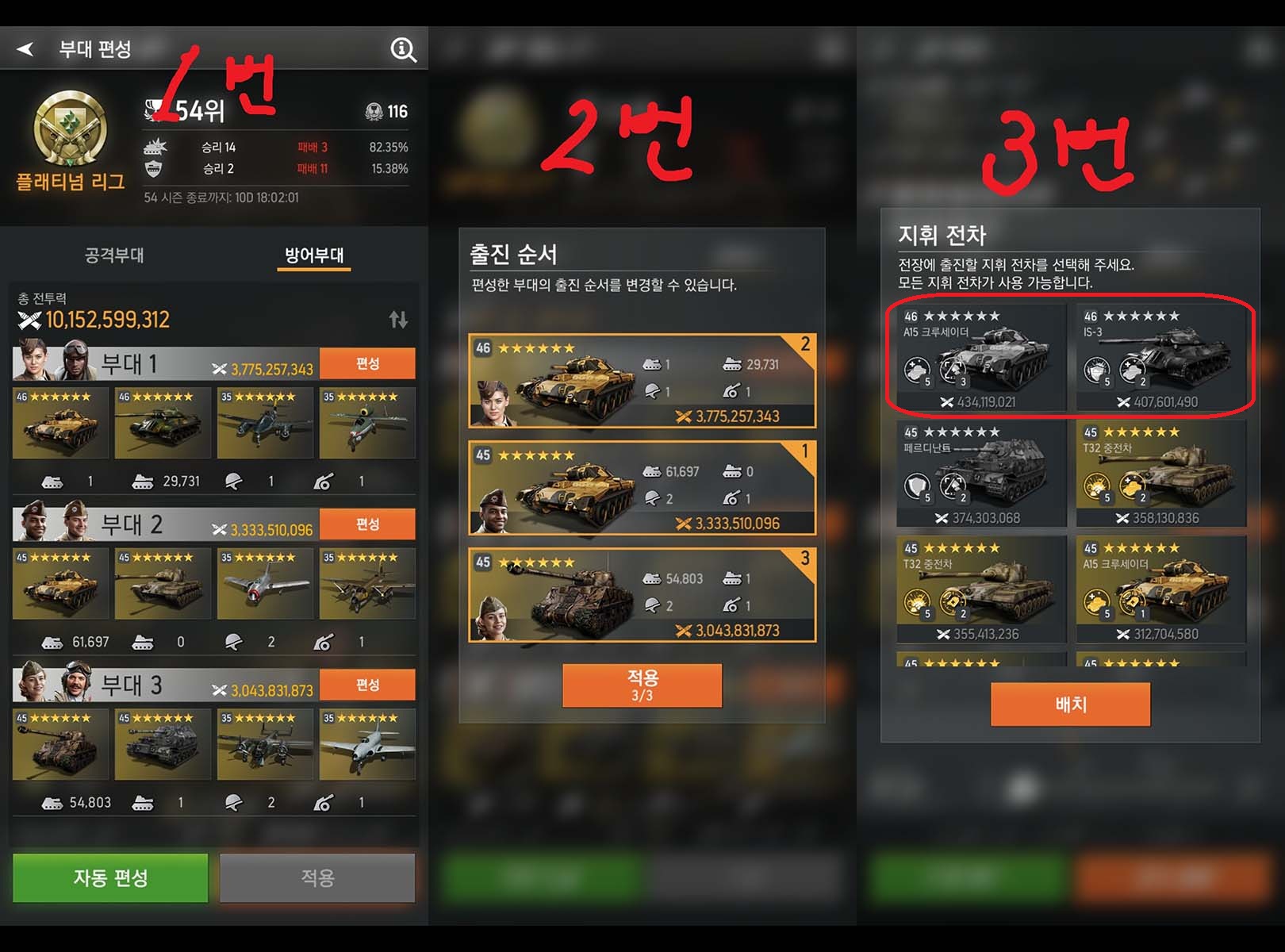The width and height of the screenshot is (1285, 952).
Task: Go back using the arrow beside 부대 편성
Action: [25, 49]
